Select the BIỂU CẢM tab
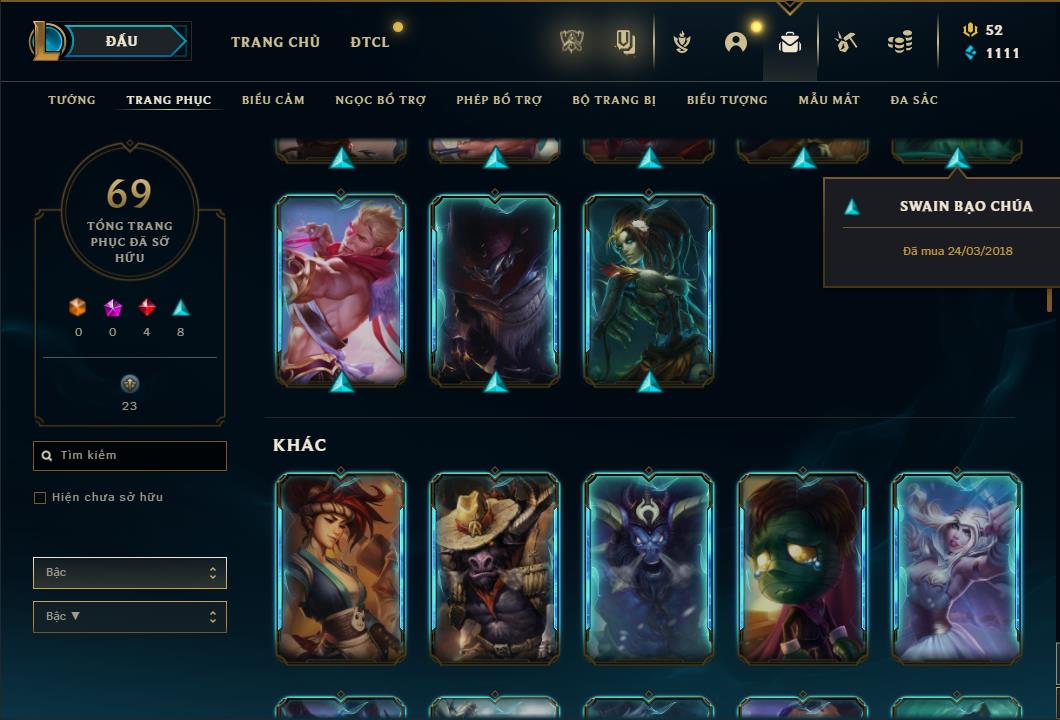The image size is (1060, 720). 273,100
